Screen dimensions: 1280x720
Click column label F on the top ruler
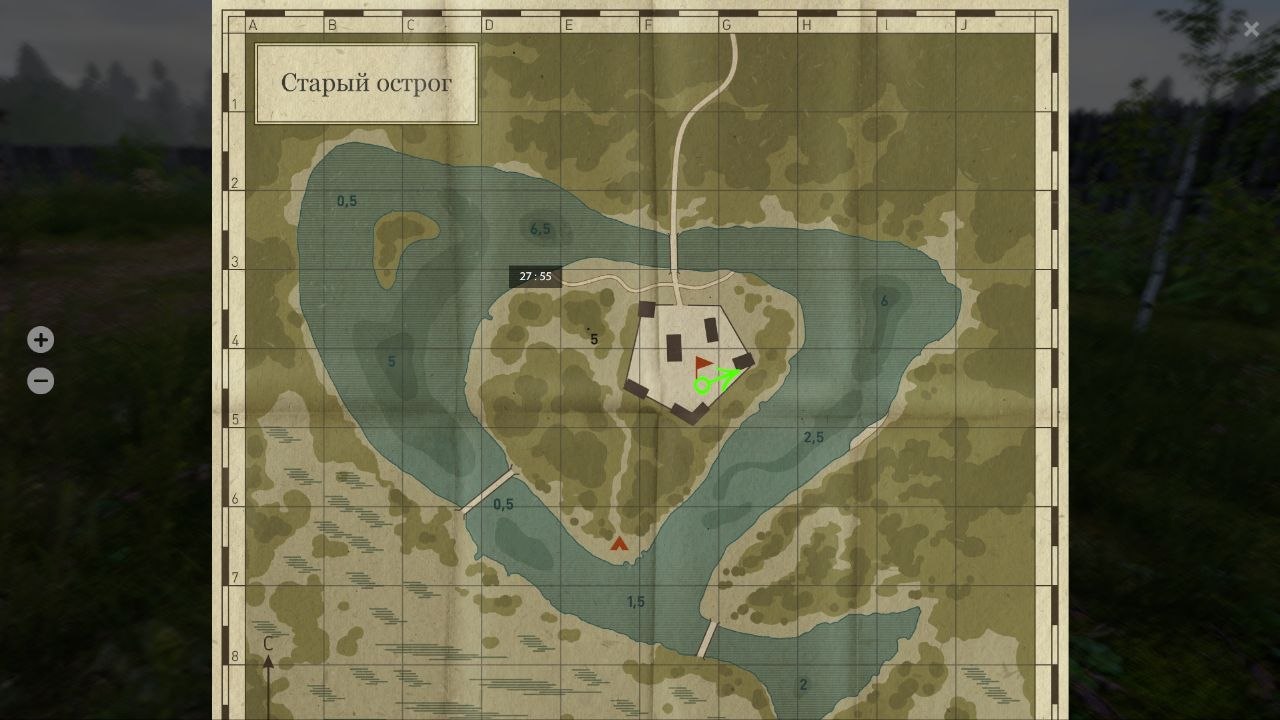(646, 26)
